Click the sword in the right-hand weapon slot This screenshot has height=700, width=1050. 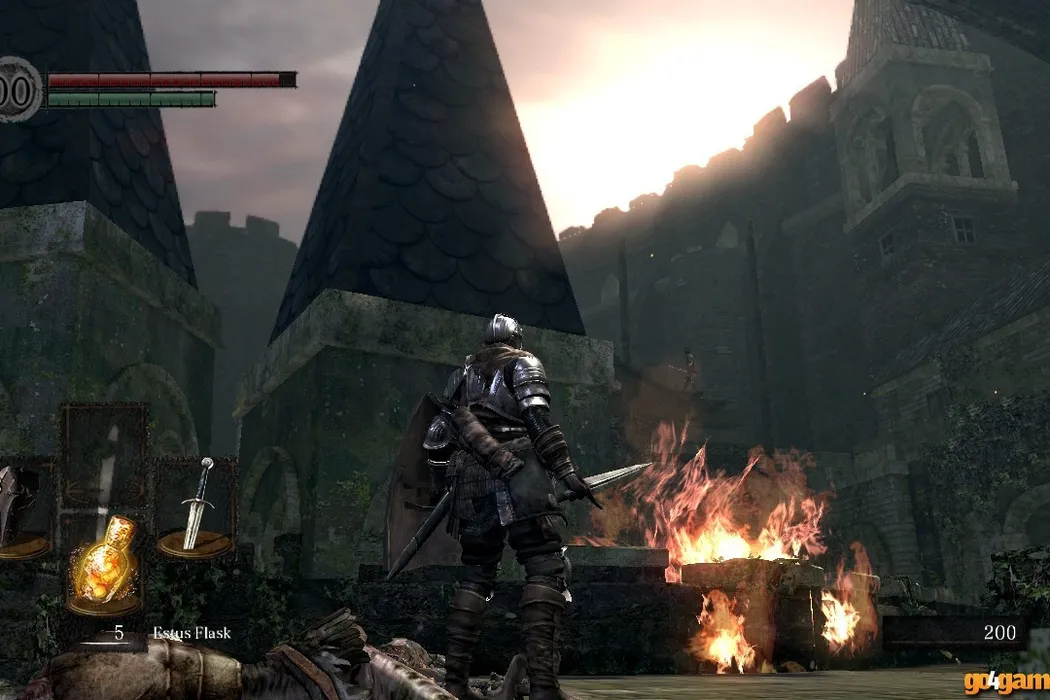click(x=196, y=506)
